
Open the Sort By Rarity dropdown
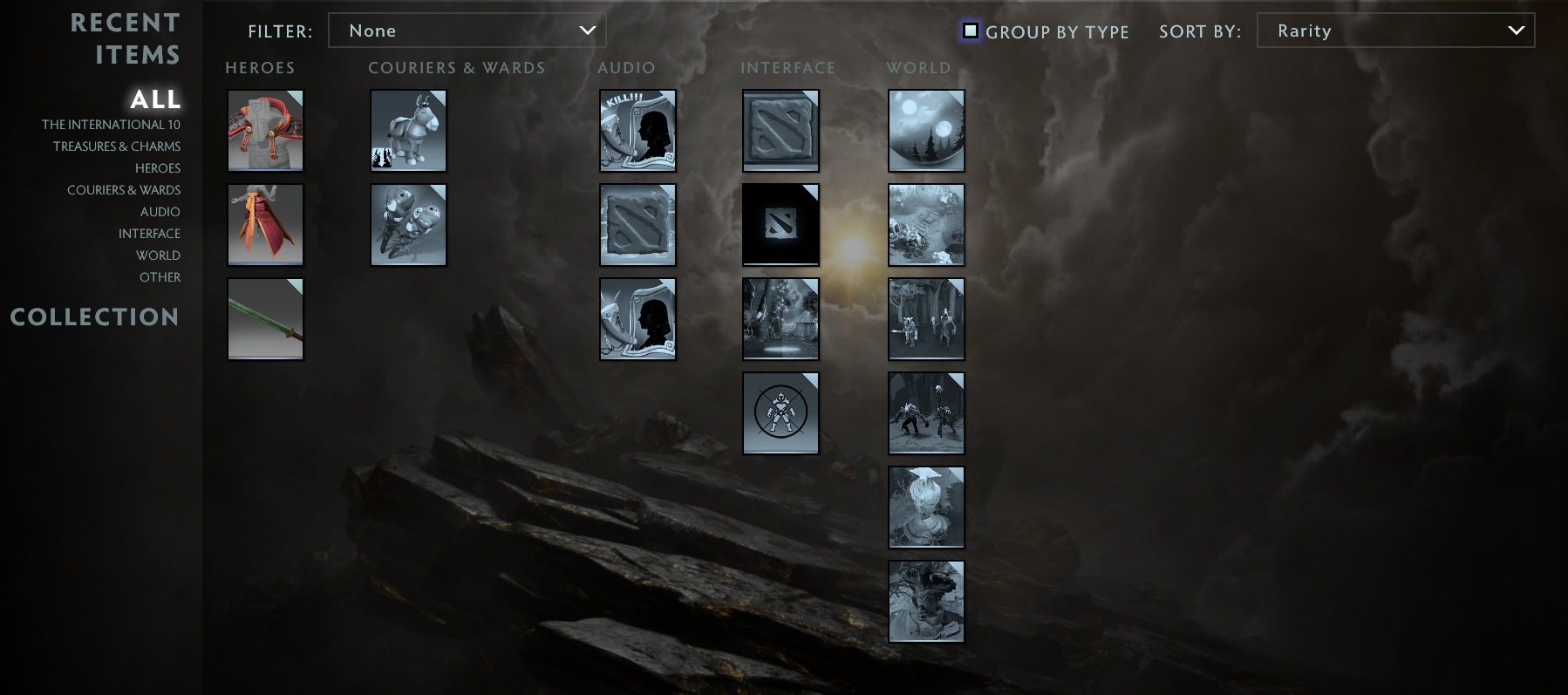[x=1395, y=30]
